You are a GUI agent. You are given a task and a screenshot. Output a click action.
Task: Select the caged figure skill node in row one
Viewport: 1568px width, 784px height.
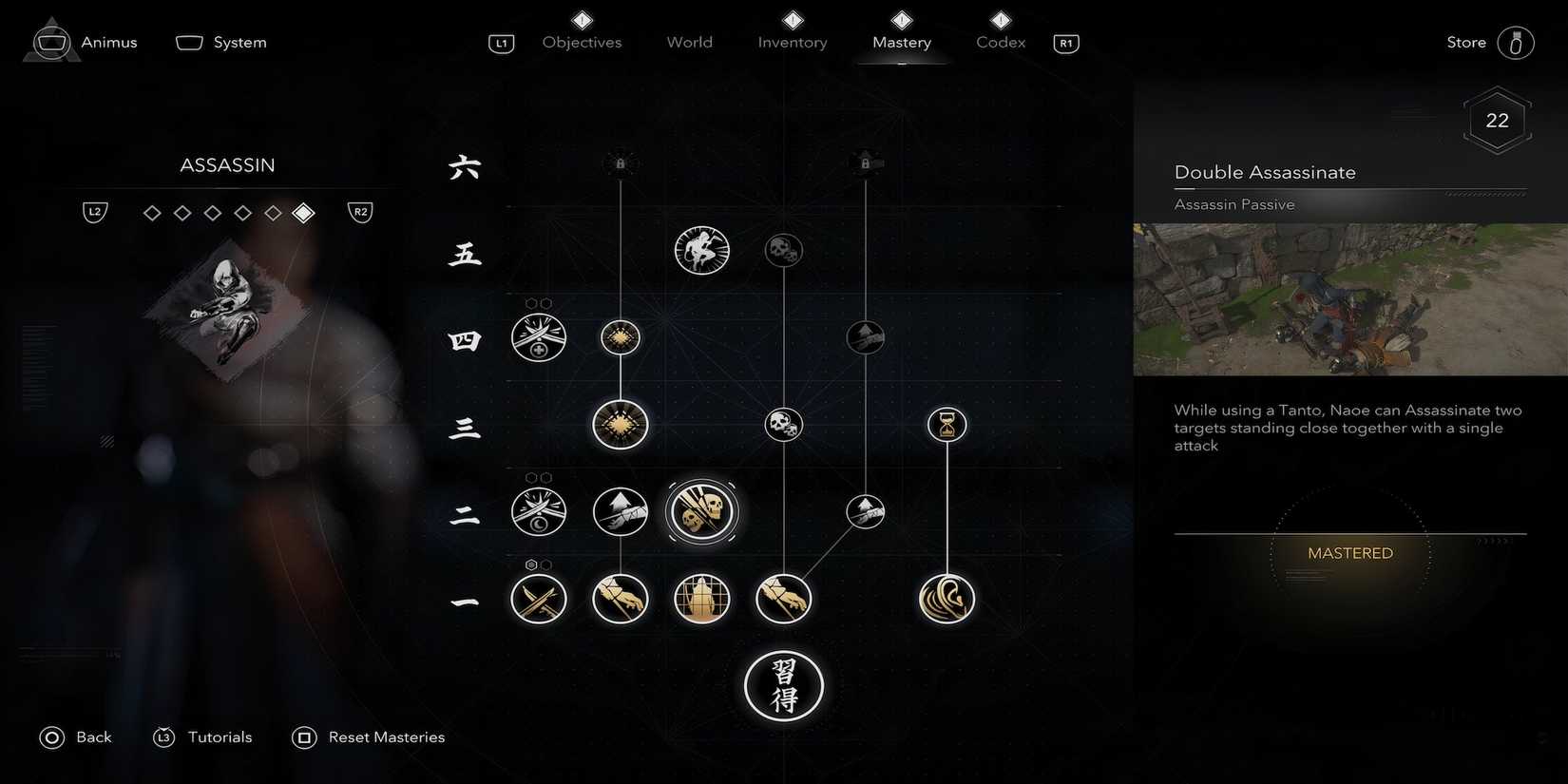tap(701, 599)
